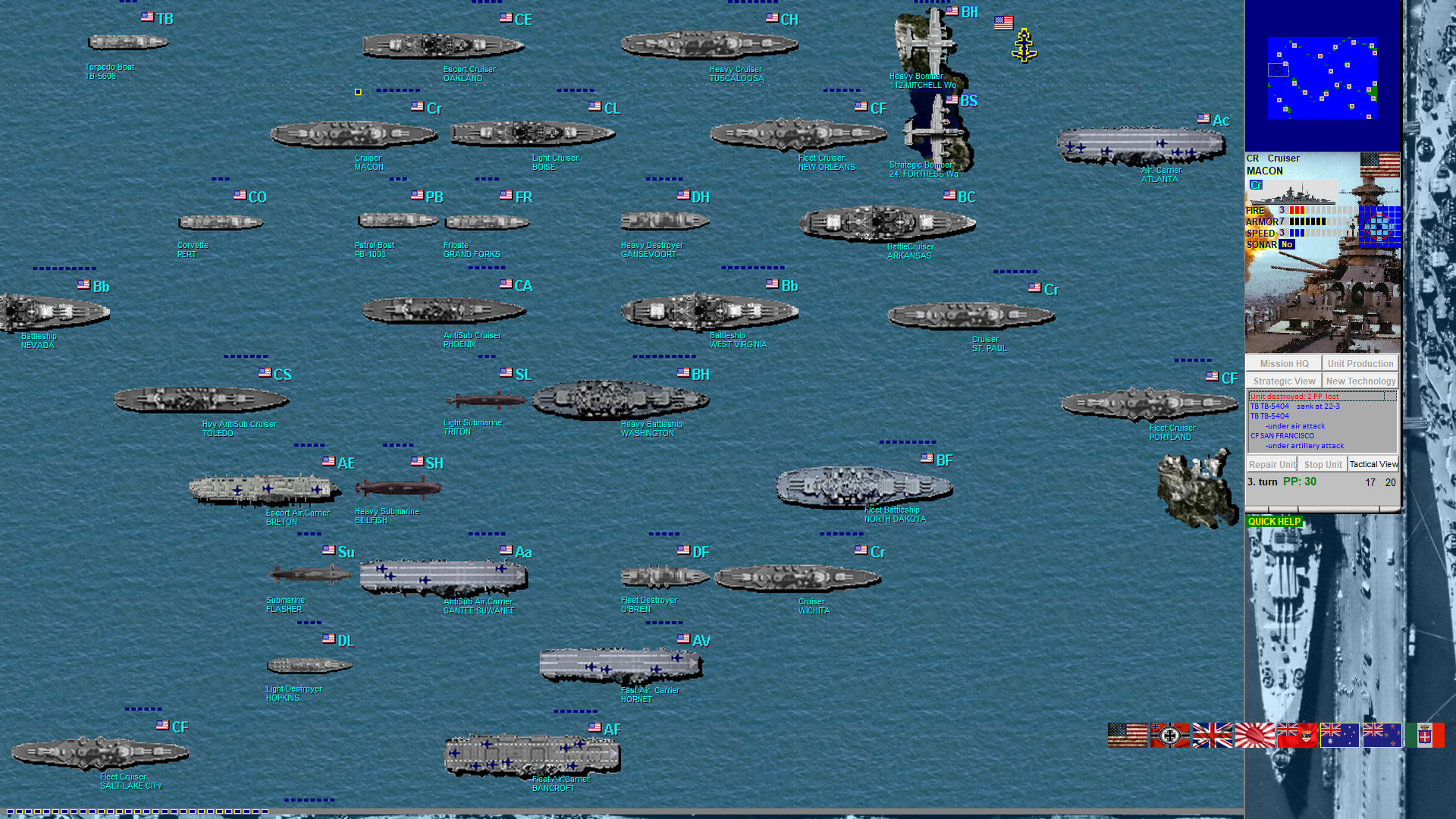Click the QUICK HELP button
The image size is (1456, 819).
click(1275, 521)
